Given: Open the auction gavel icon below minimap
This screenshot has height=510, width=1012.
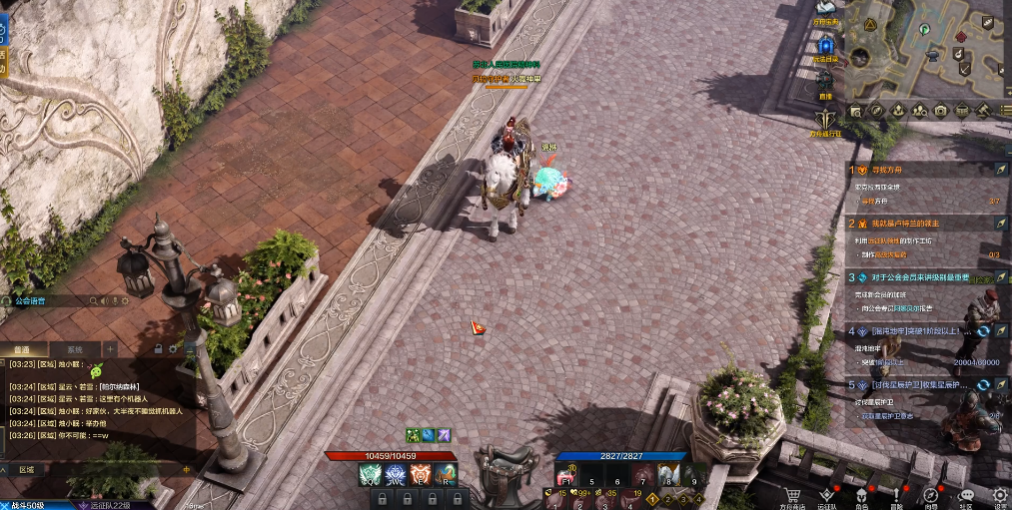Looking at the screenshot, I should point(982,111).
